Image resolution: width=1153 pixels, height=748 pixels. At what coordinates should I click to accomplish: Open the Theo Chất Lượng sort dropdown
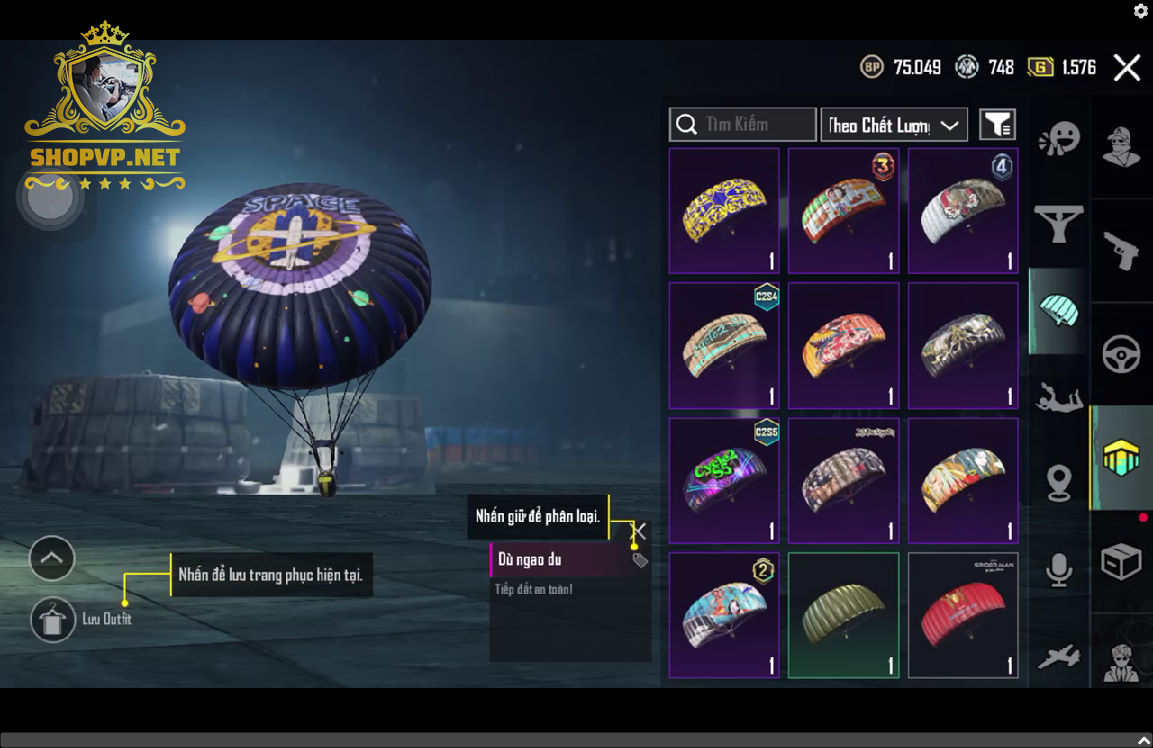893,125
